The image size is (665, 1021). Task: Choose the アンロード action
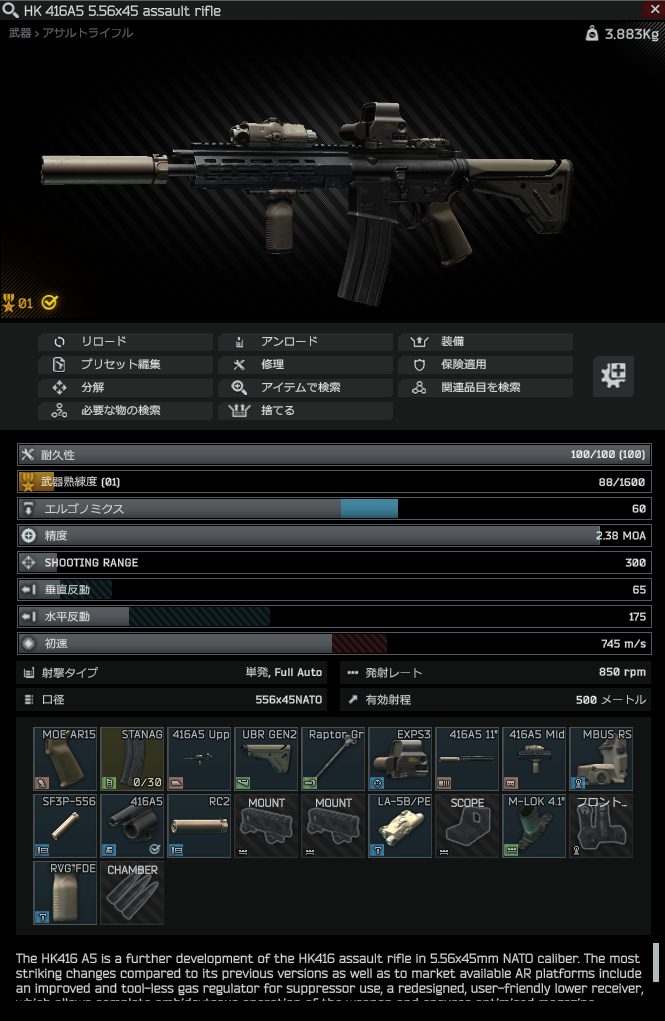[305, 342]
